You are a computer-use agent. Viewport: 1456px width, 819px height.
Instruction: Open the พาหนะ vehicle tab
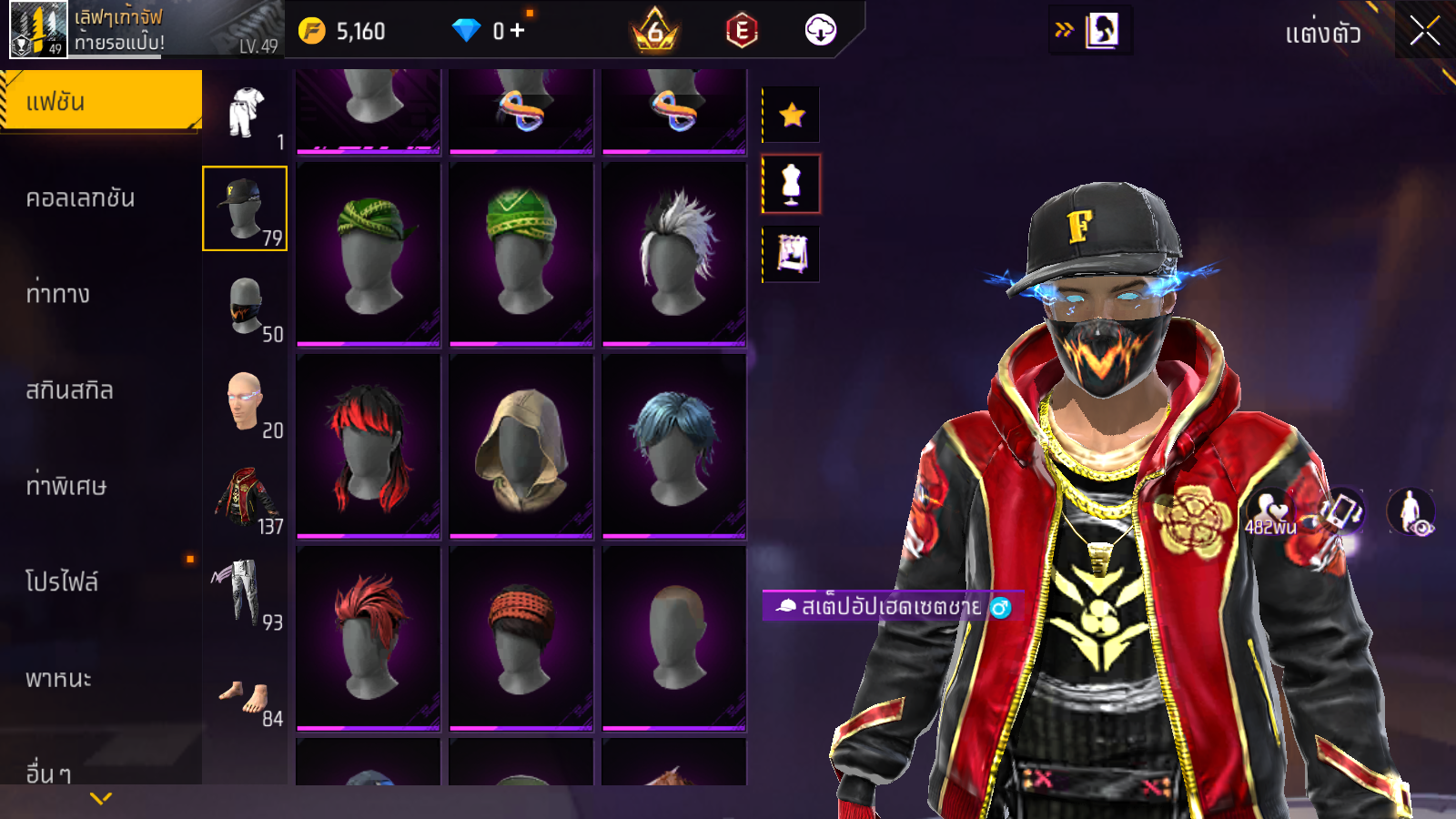point(58,679)
